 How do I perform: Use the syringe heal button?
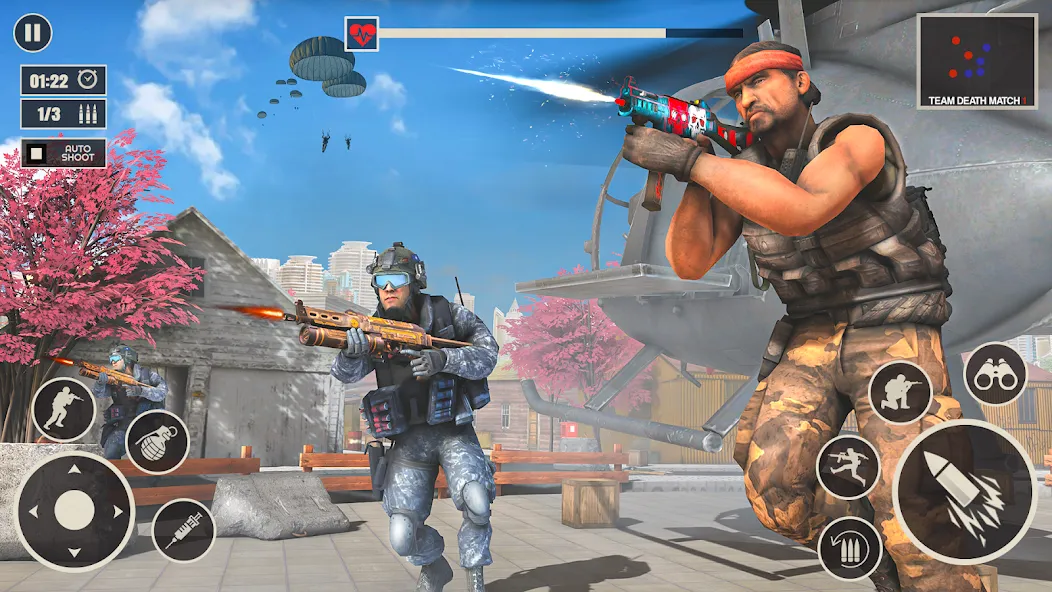click(183, 530)
